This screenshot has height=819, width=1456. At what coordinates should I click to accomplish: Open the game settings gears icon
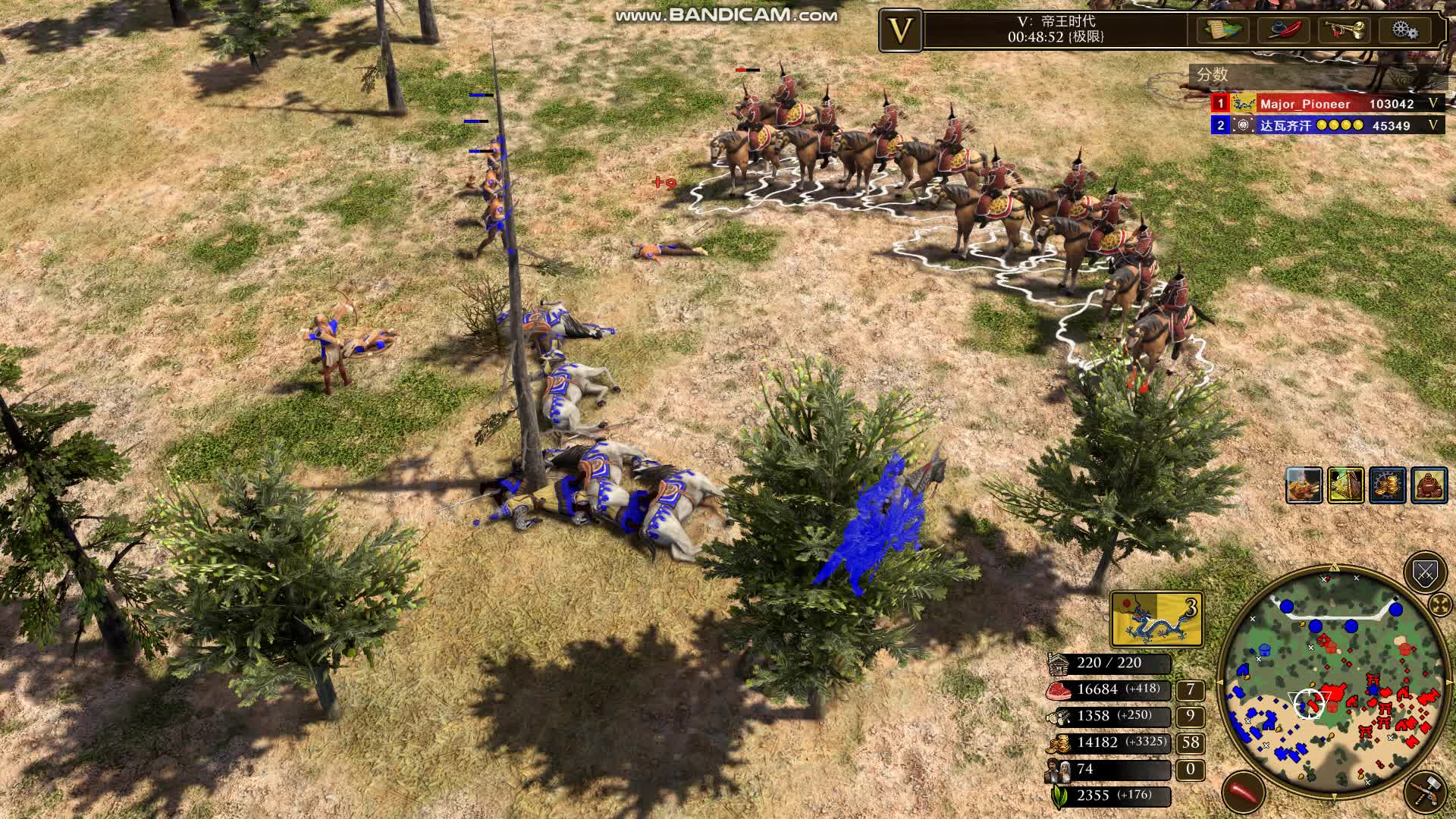[1404, 30]
